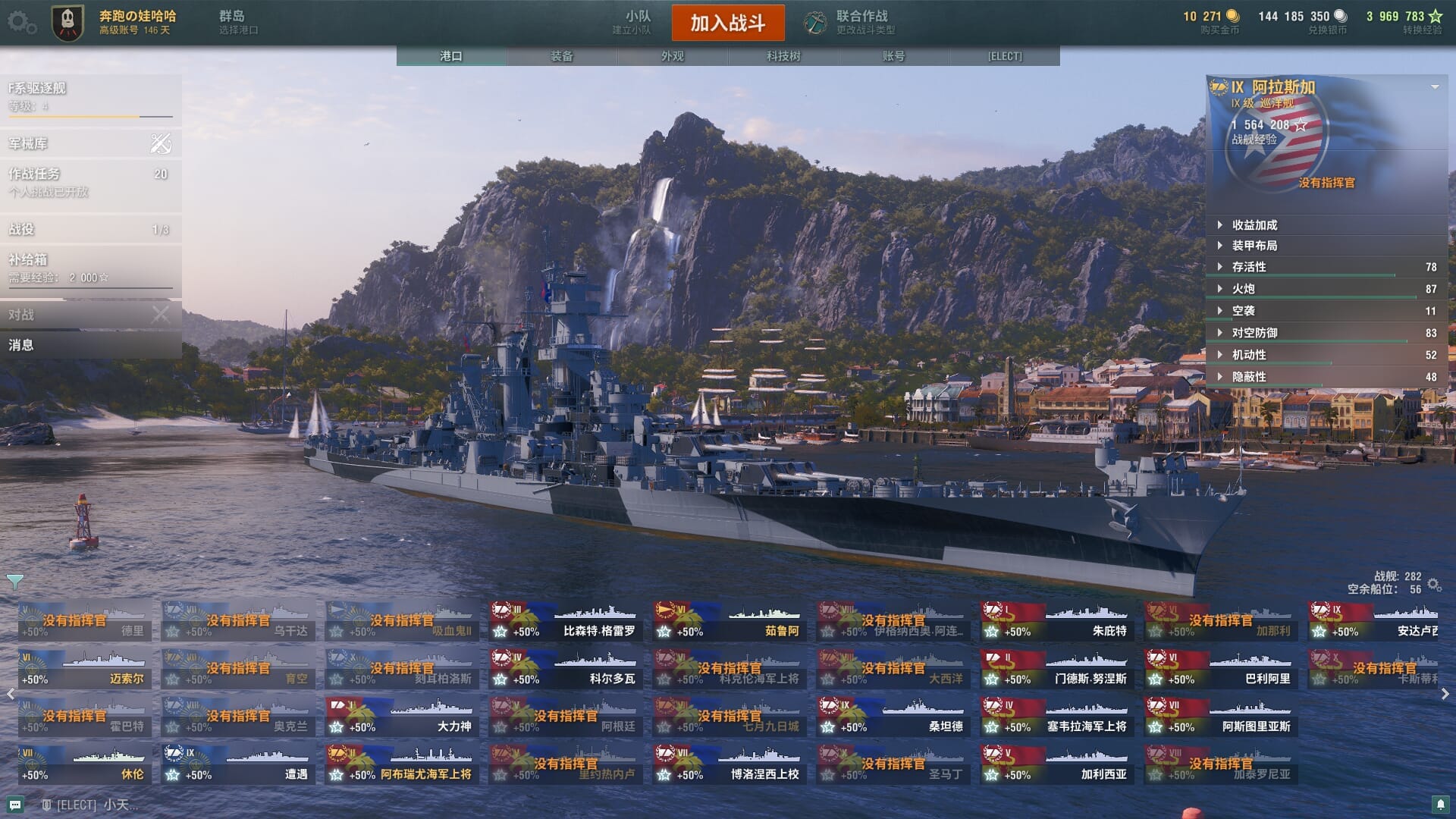
Task: Click the 加入战斗 battle button
Action: click(x=727, y=23)
